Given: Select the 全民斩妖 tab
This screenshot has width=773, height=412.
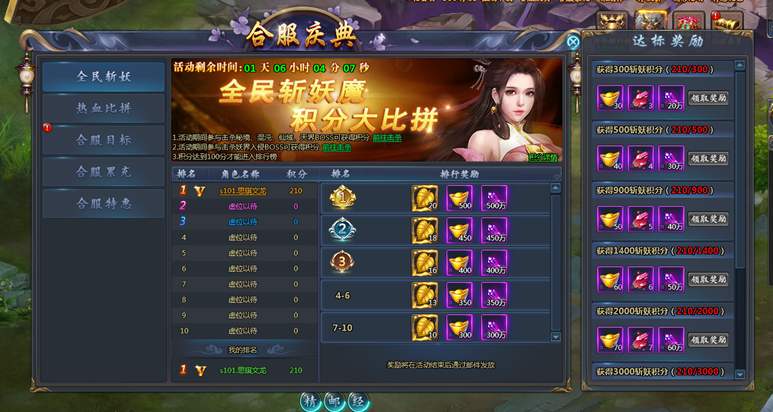Looking at the screenshot, I should (103, 76).
